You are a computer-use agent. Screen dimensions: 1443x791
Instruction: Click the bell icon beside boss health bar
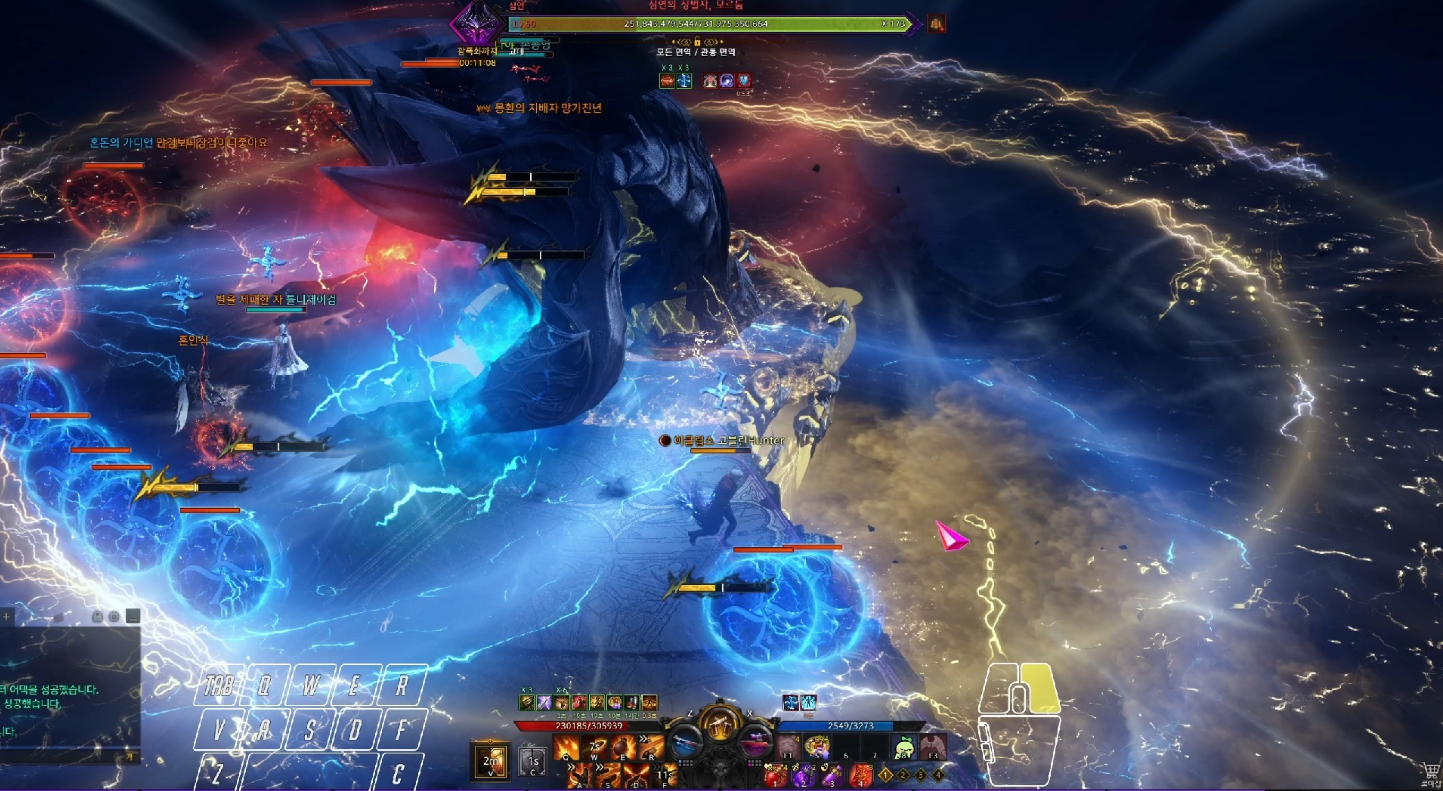pyautogui.click(x=937, y=23)
